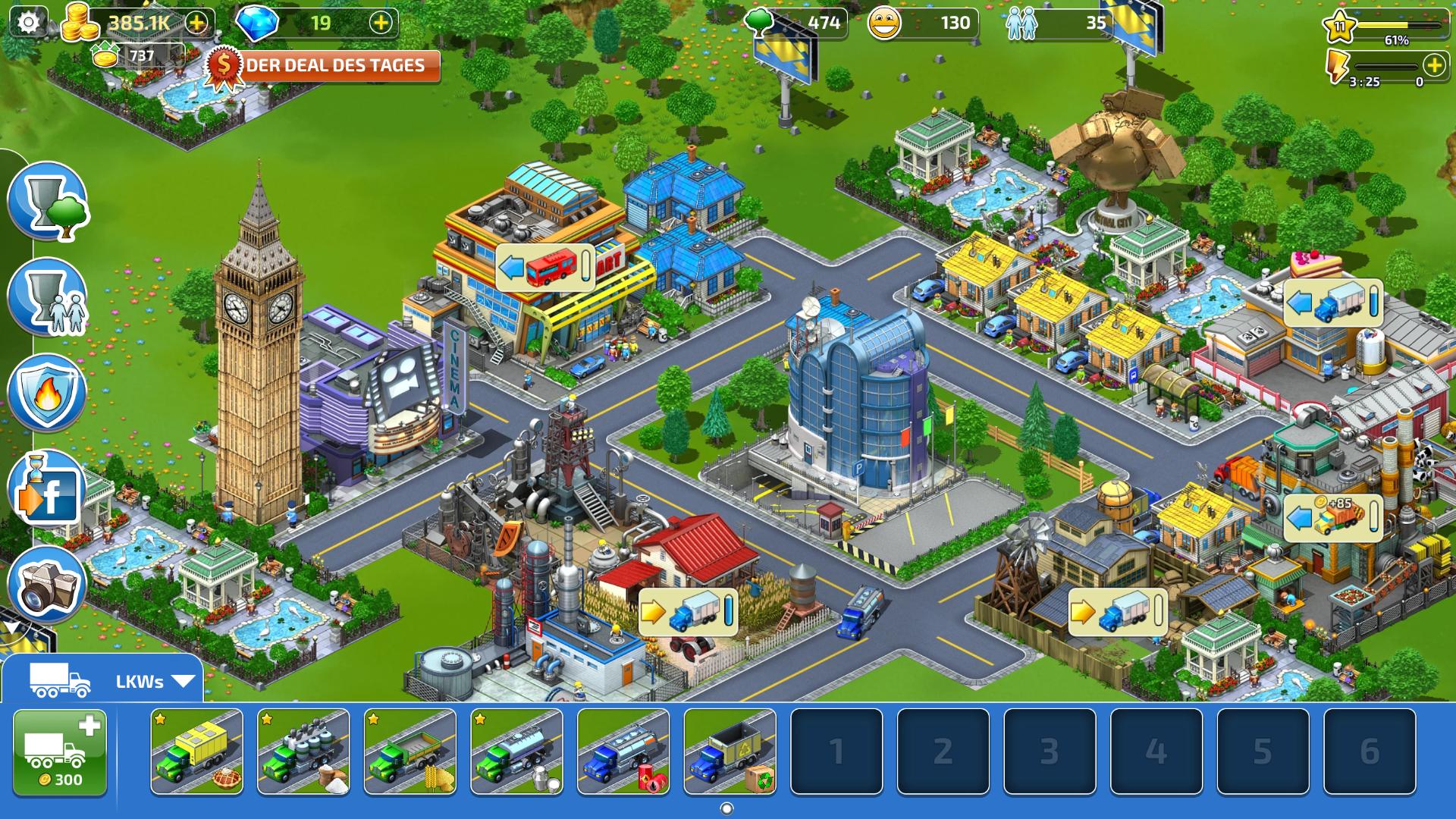1456x819 pixels.
Task: Open the tree trophy goals button
Action: tap(47, 201)
